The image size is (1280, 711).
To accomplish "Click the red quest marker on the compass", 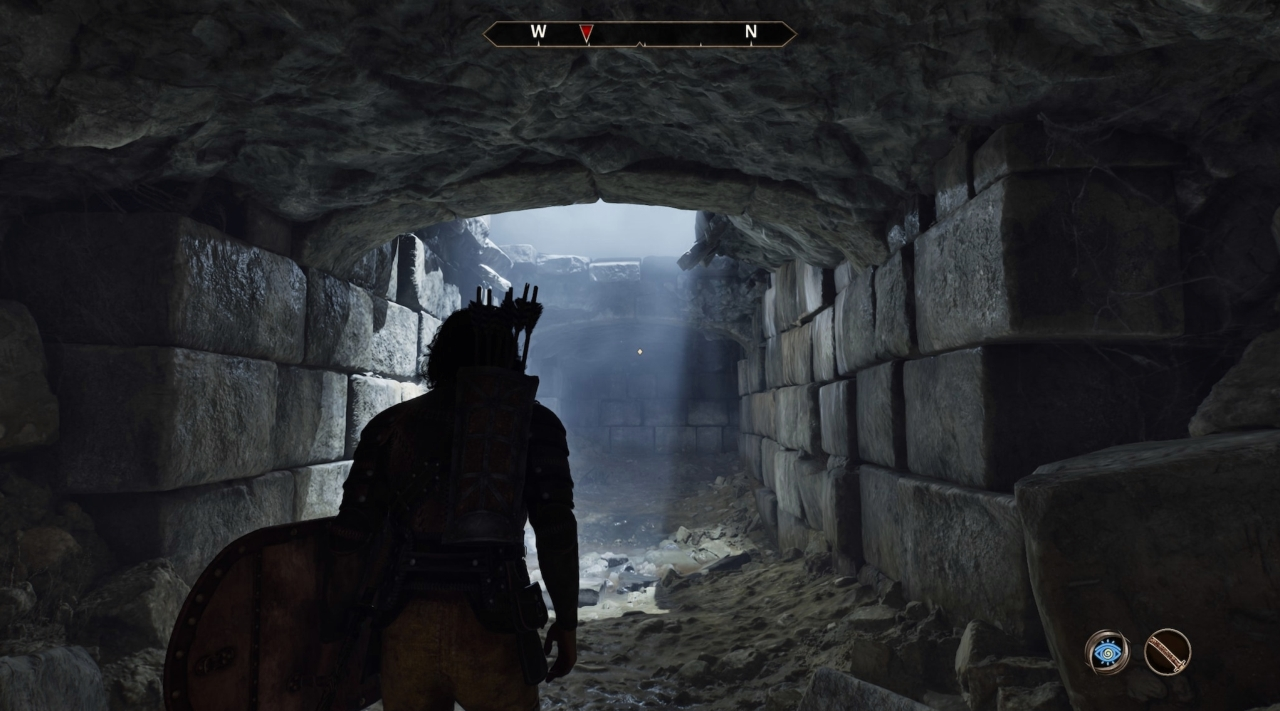I will tap(586, 33).
